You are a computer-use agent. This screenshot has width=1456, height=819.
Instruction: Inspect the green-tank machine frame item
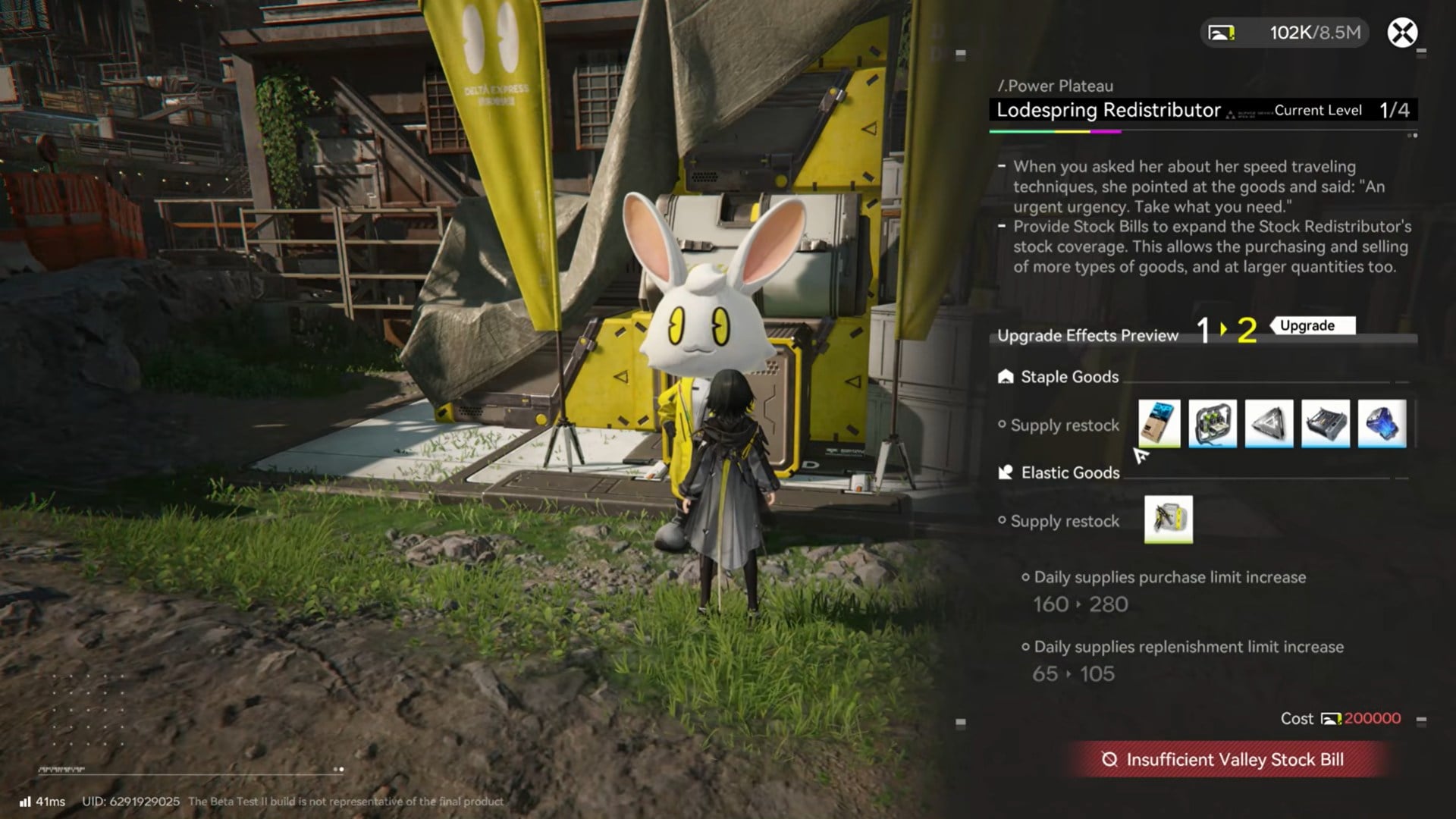point(1213,423)
